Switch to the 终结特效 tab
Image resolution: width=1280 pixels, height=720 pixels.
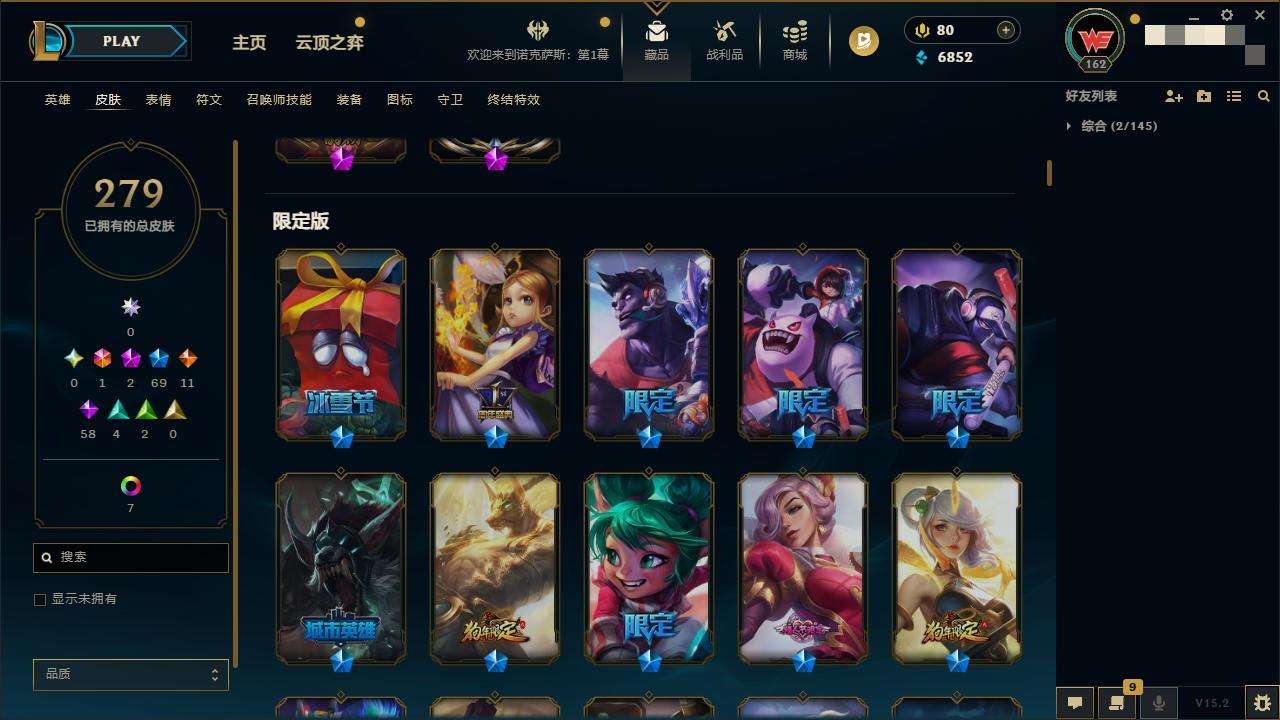click(513, 100)
